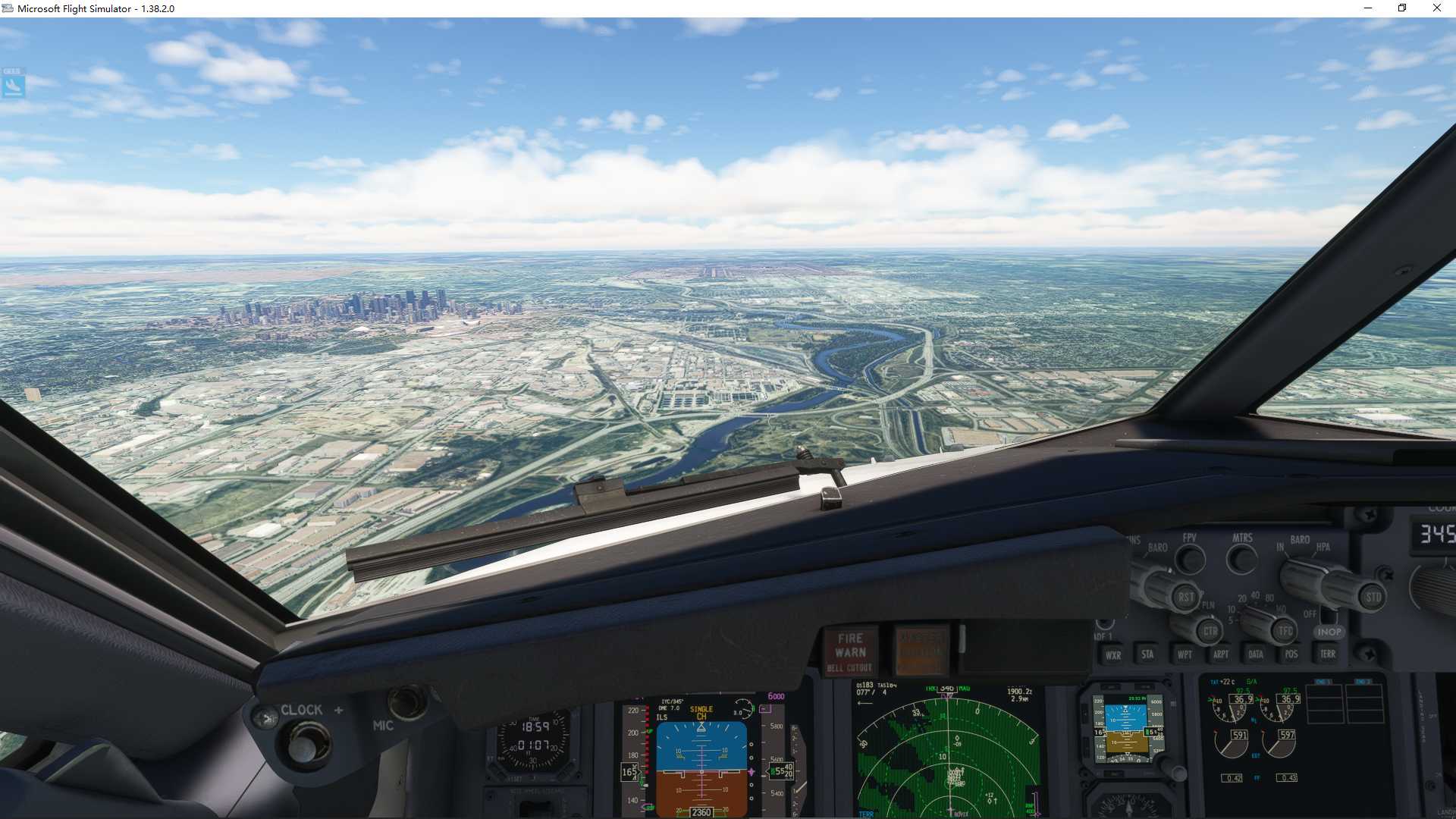Image resolution: width=1456 pixels, height=819 pixels.
Task: Toggle the MTRS meters display button
Action: tap(1241, 559)
